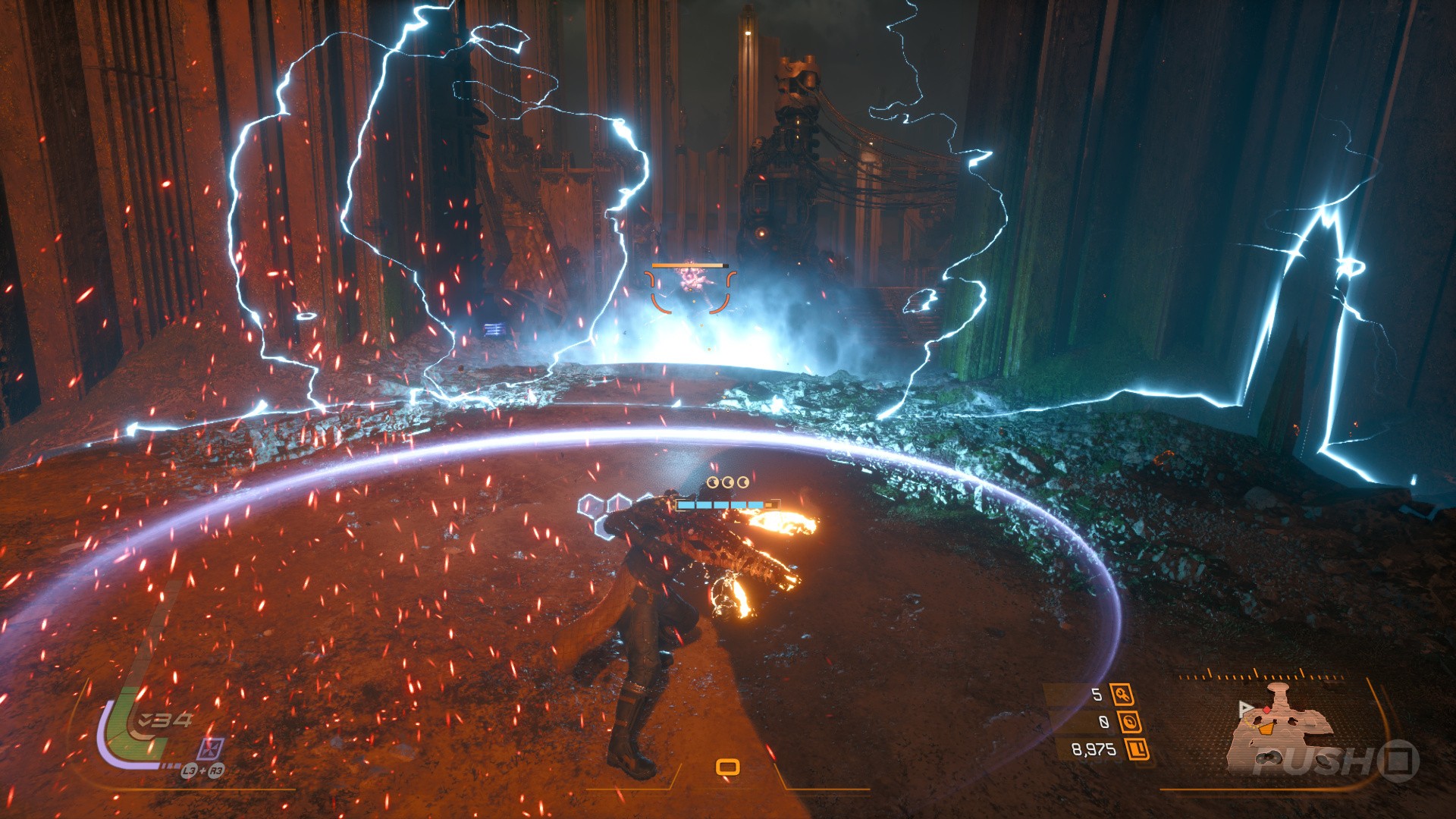Select the key resource icon
This screenshot has width=1456, height=819.
[x=1122, y=694]
